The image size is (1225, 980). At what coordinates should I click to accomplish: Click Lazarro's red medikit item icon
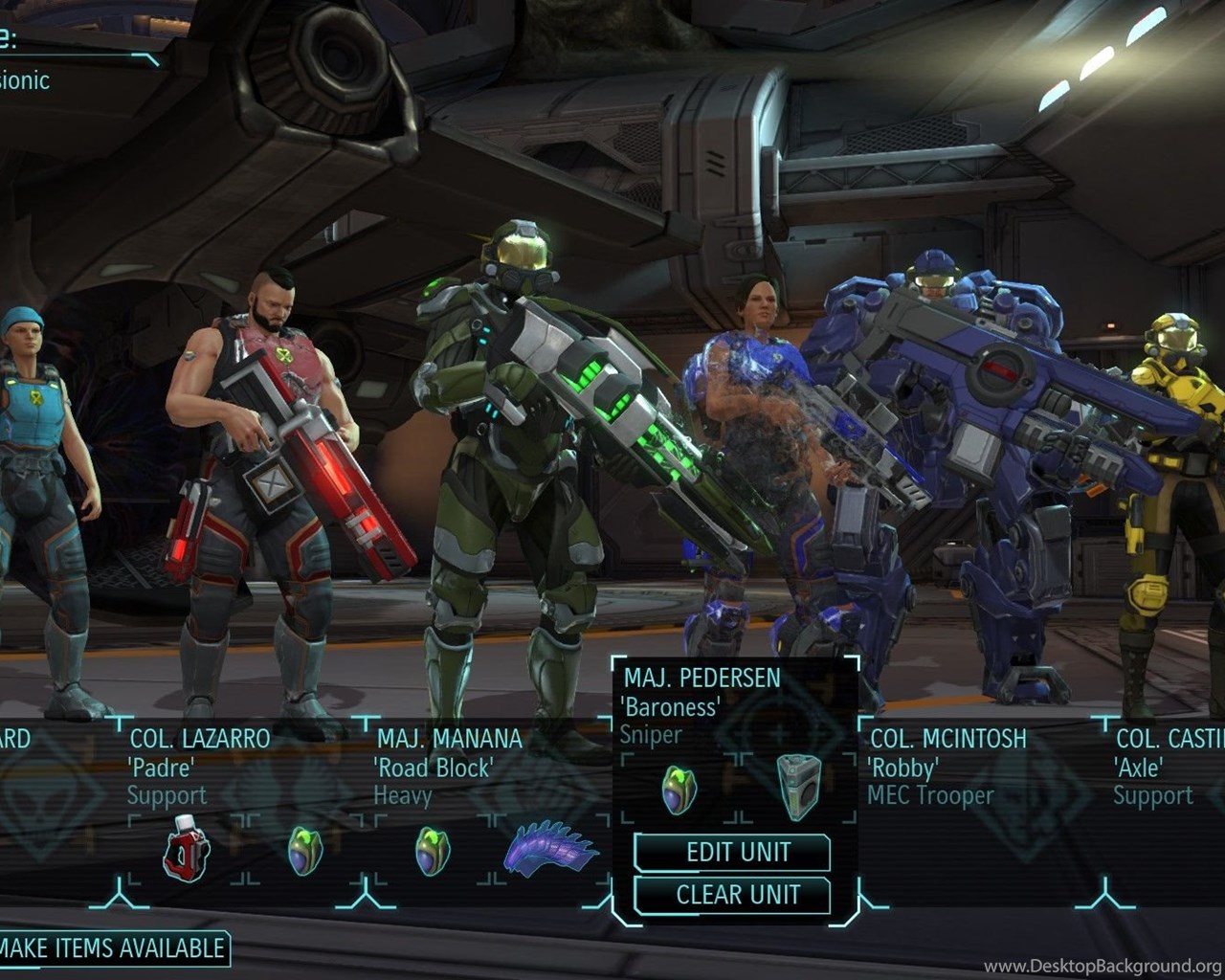[x=185, y=847]
